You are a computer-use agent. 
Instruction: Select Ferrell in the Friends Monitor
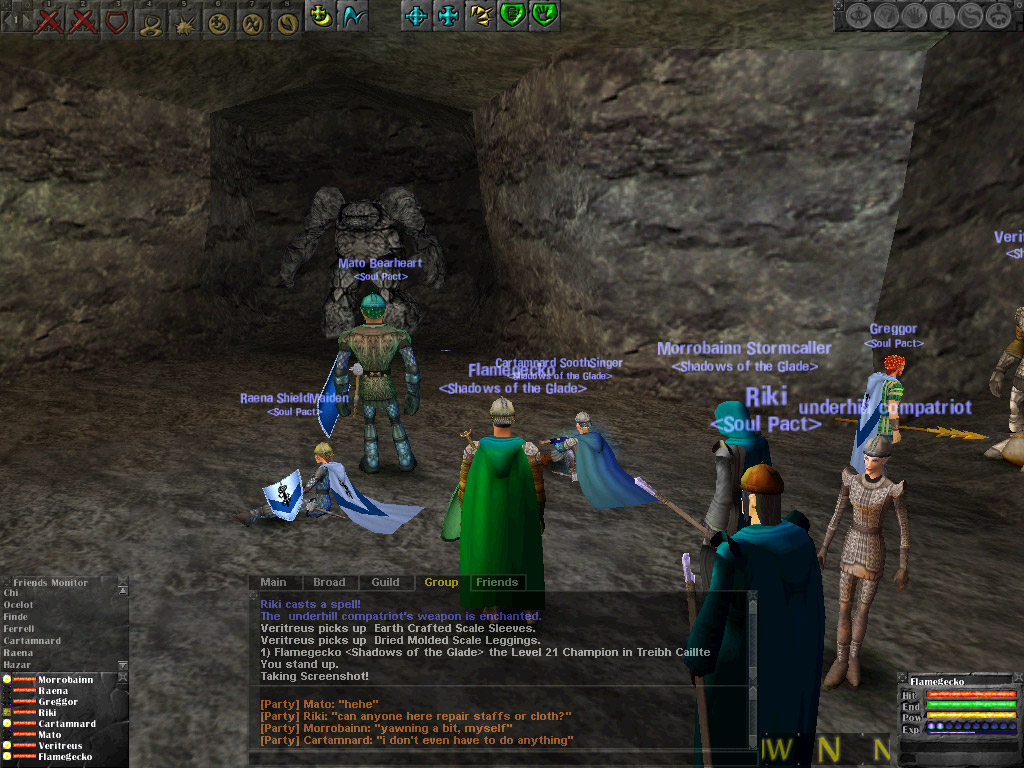(18, 629)
